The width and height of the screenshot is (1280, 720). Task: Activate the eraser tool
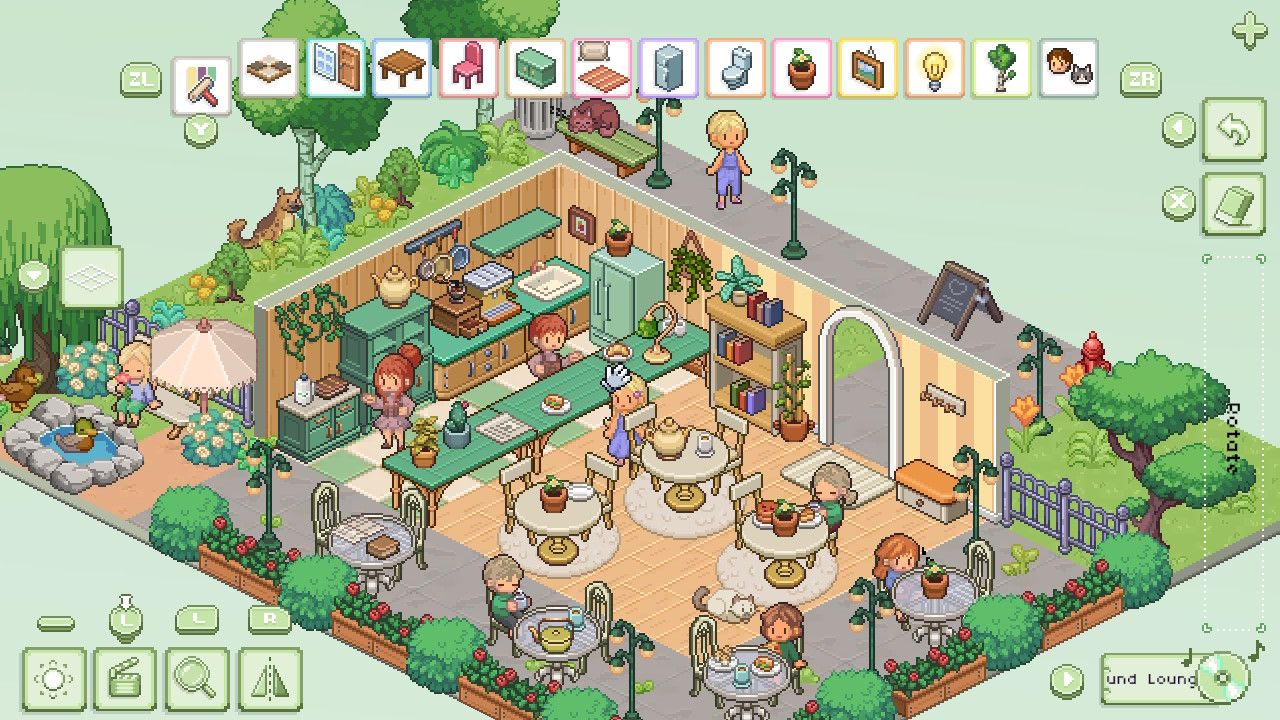point(1233,204)
